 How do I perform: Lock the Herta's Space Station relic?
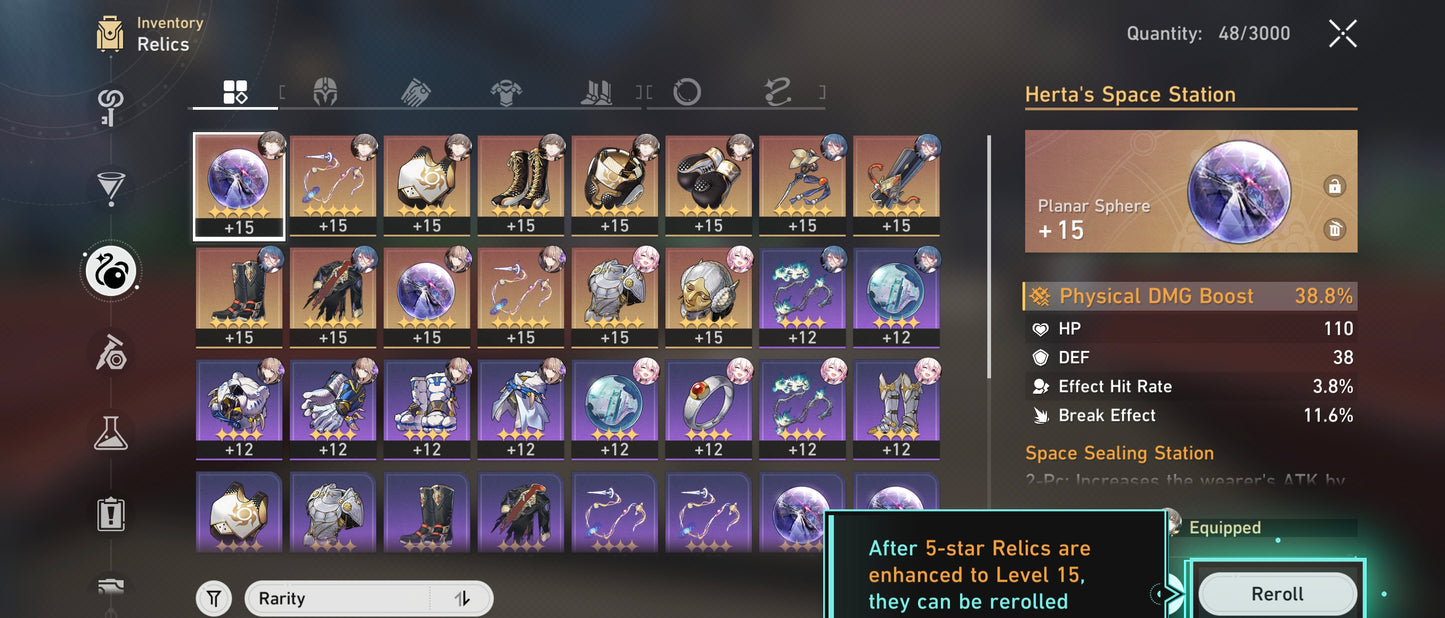[x=1333, y=186]
